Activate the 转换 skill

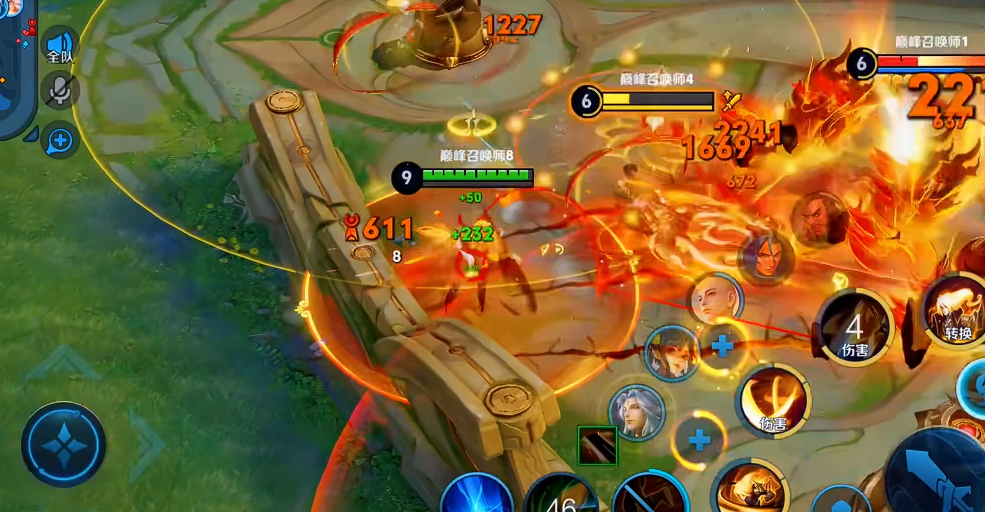pyautogui.click(x=955, y=308)
